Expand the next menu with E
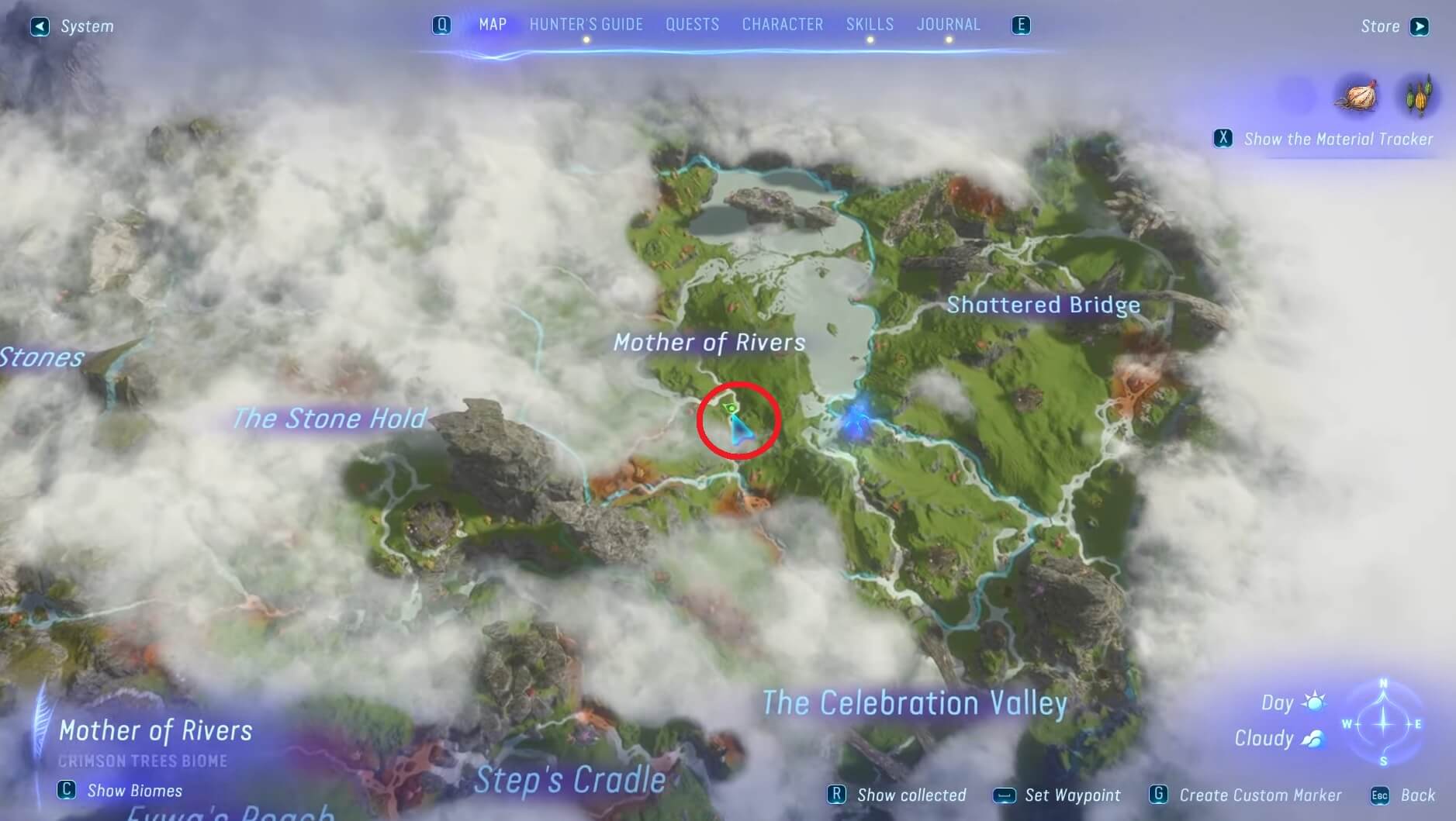The width and height of the screenshot is (1456, 821). pyautogui.click(x=1022, y=25)
